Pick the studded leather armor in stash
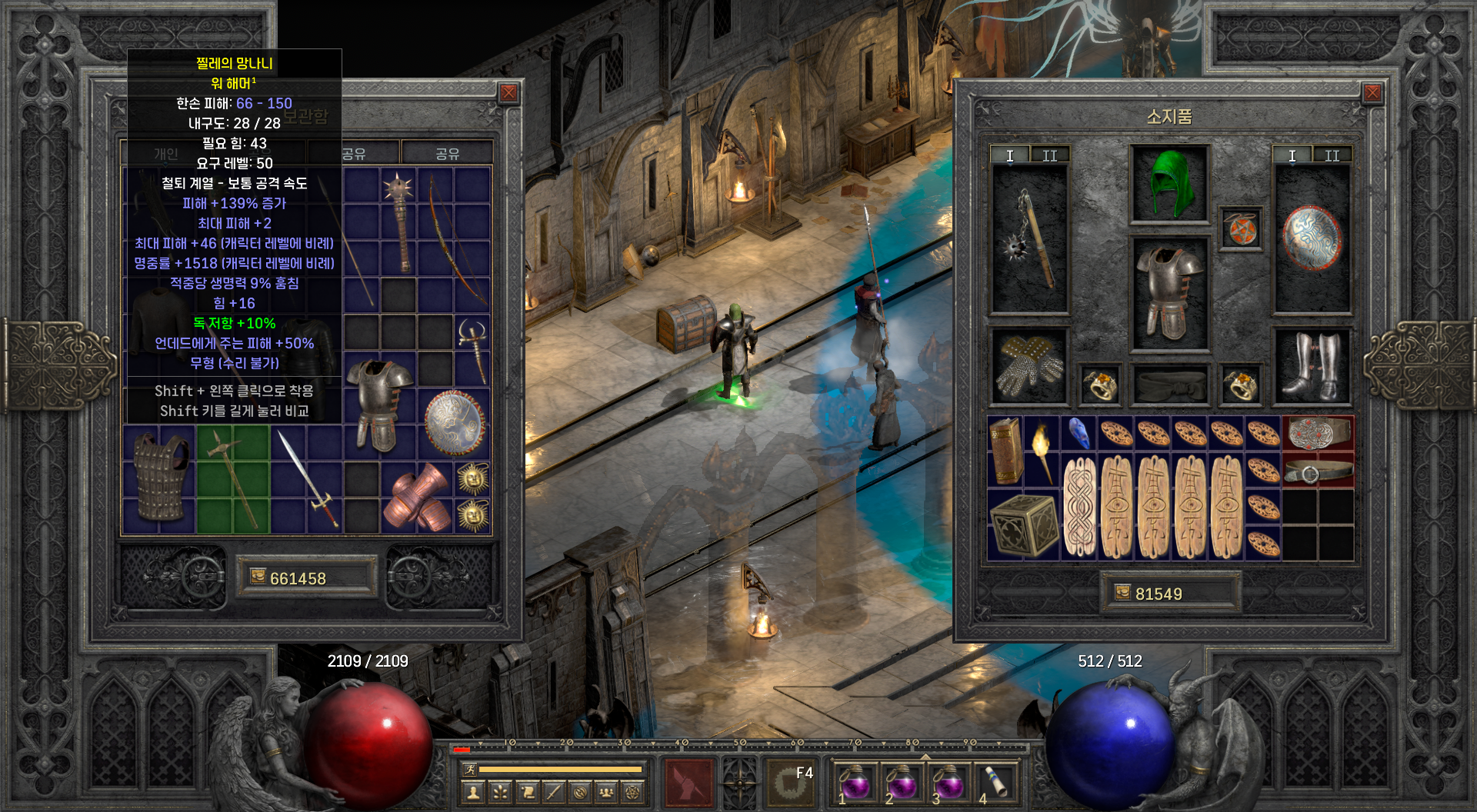1477x812 pixels. (160, 478)
